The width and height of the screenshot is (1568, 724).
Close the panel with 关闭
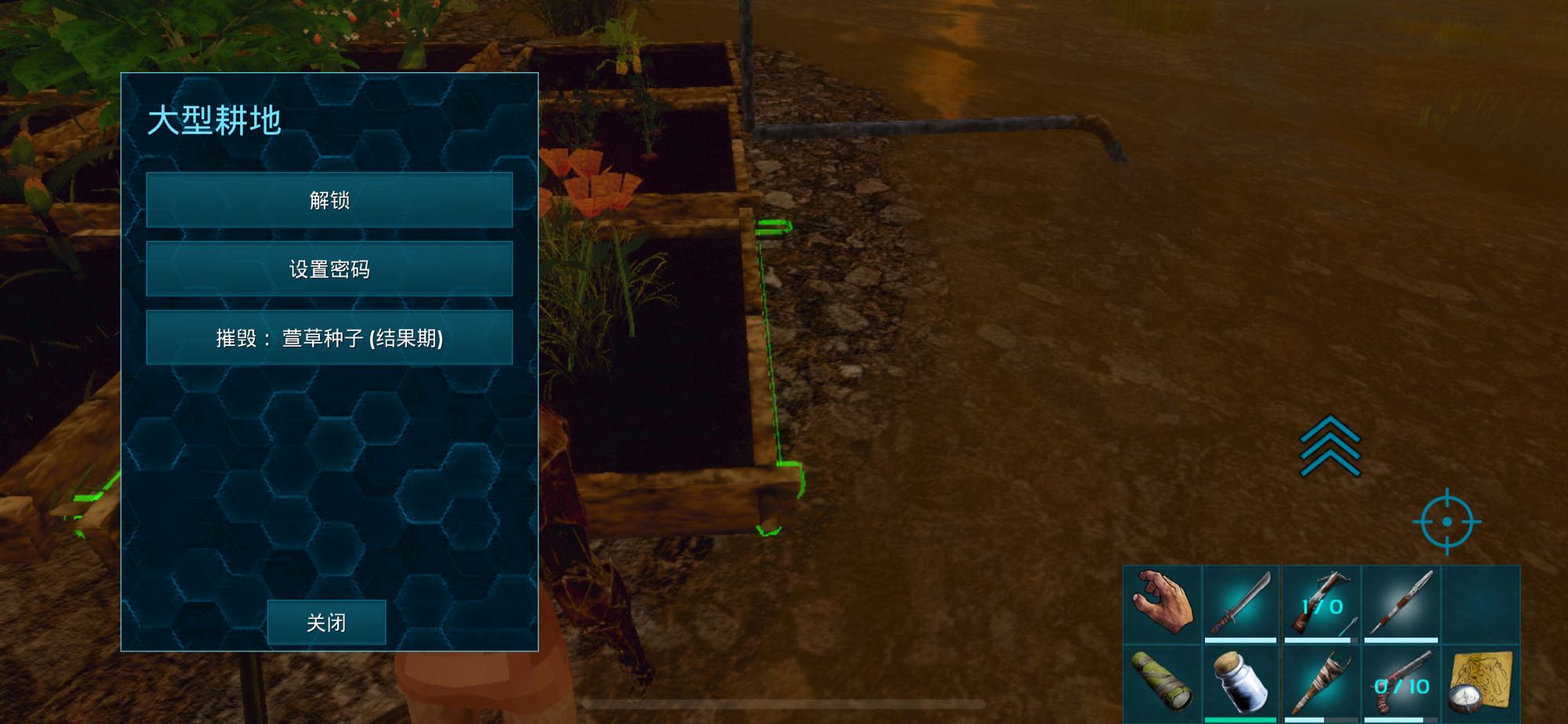pos(326,623)
